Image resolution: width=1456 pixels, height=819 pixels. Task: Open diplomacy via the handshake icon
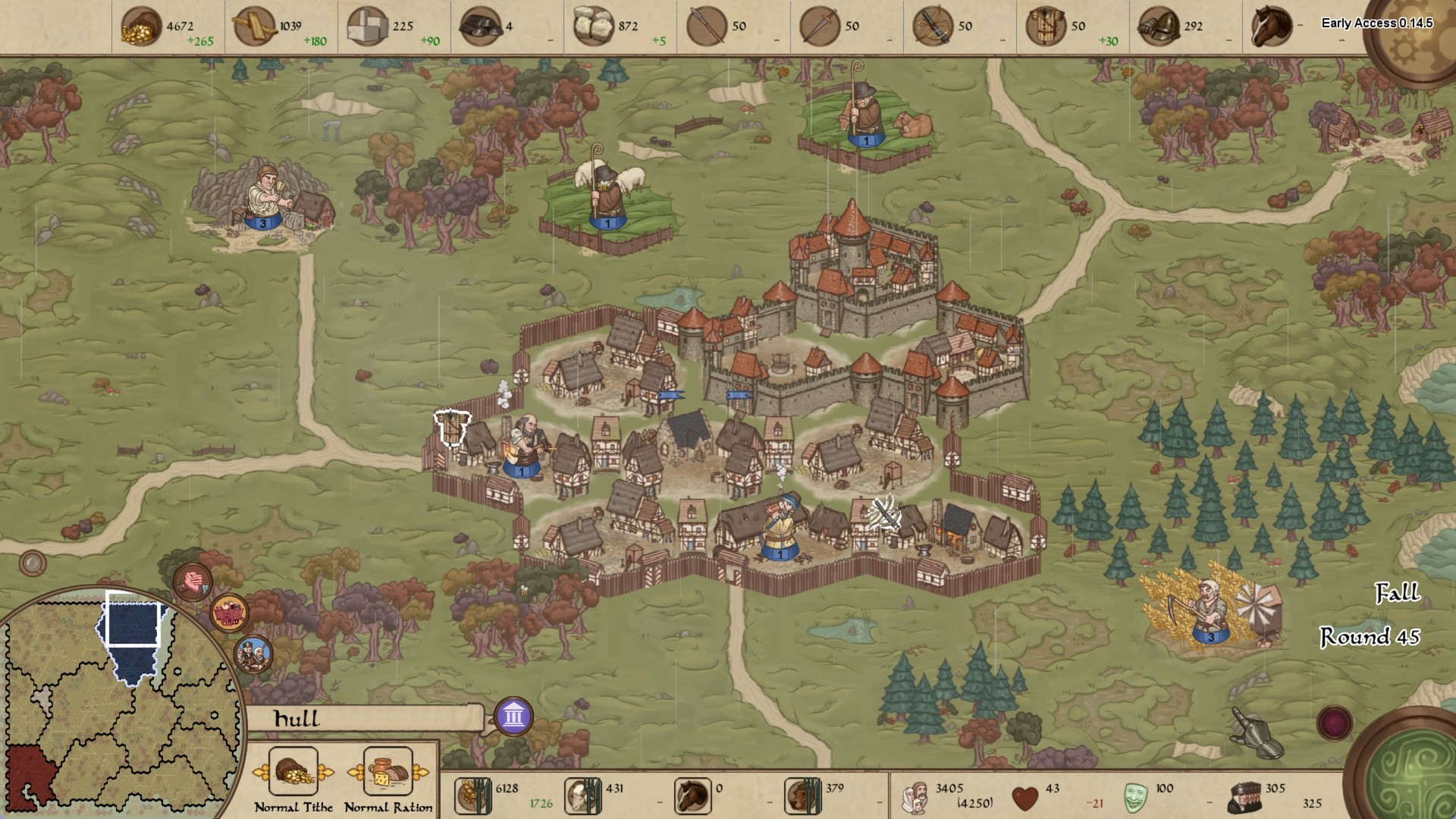[193, 582]
